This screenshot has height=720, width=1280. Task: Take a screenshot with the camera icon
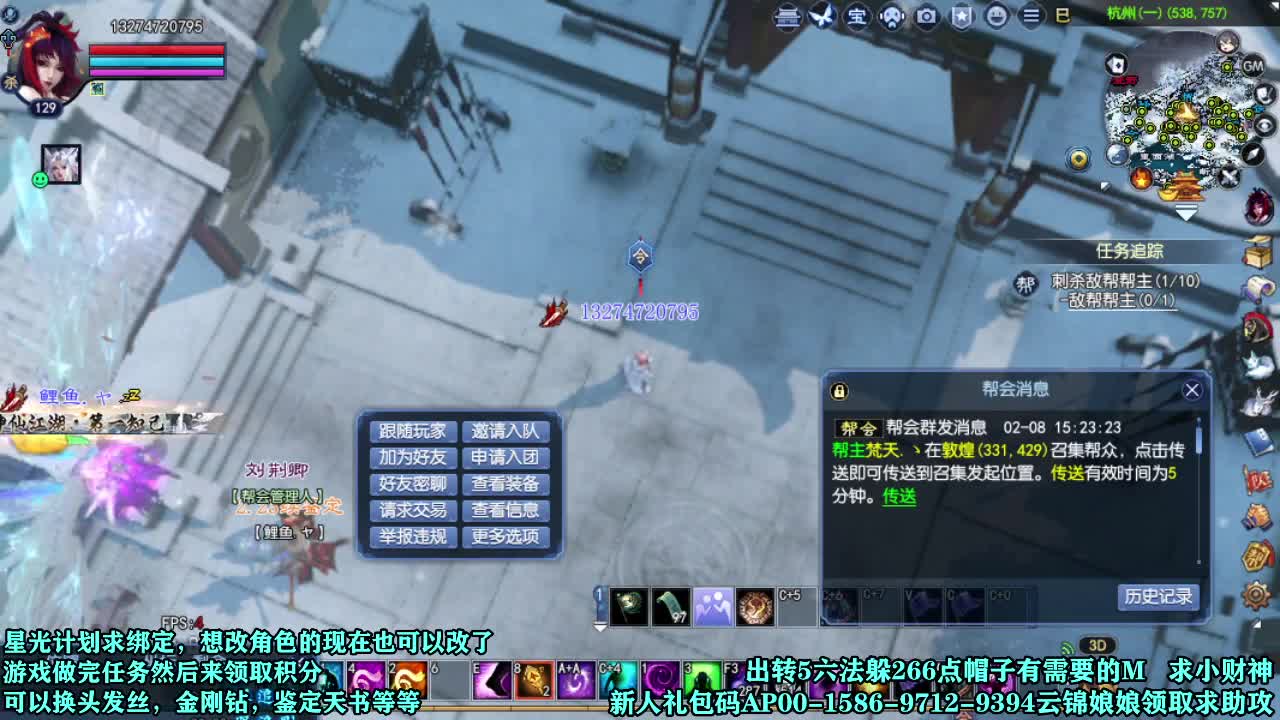pyautogui.click(x=925, y=17)
